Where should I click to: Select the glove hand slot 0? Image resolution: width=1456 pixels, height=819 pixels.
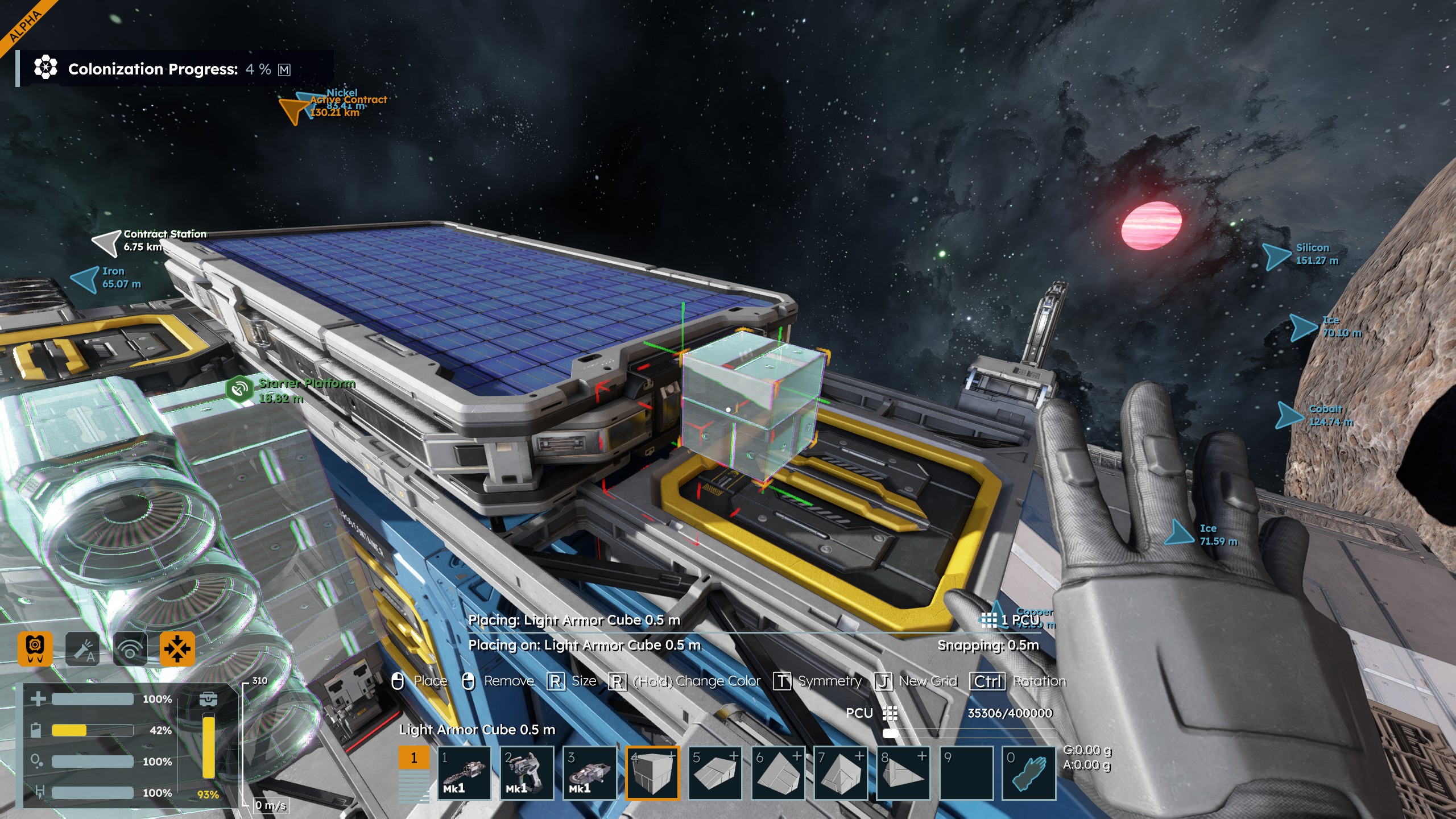pyautogui.click(x=1028, y=773)
